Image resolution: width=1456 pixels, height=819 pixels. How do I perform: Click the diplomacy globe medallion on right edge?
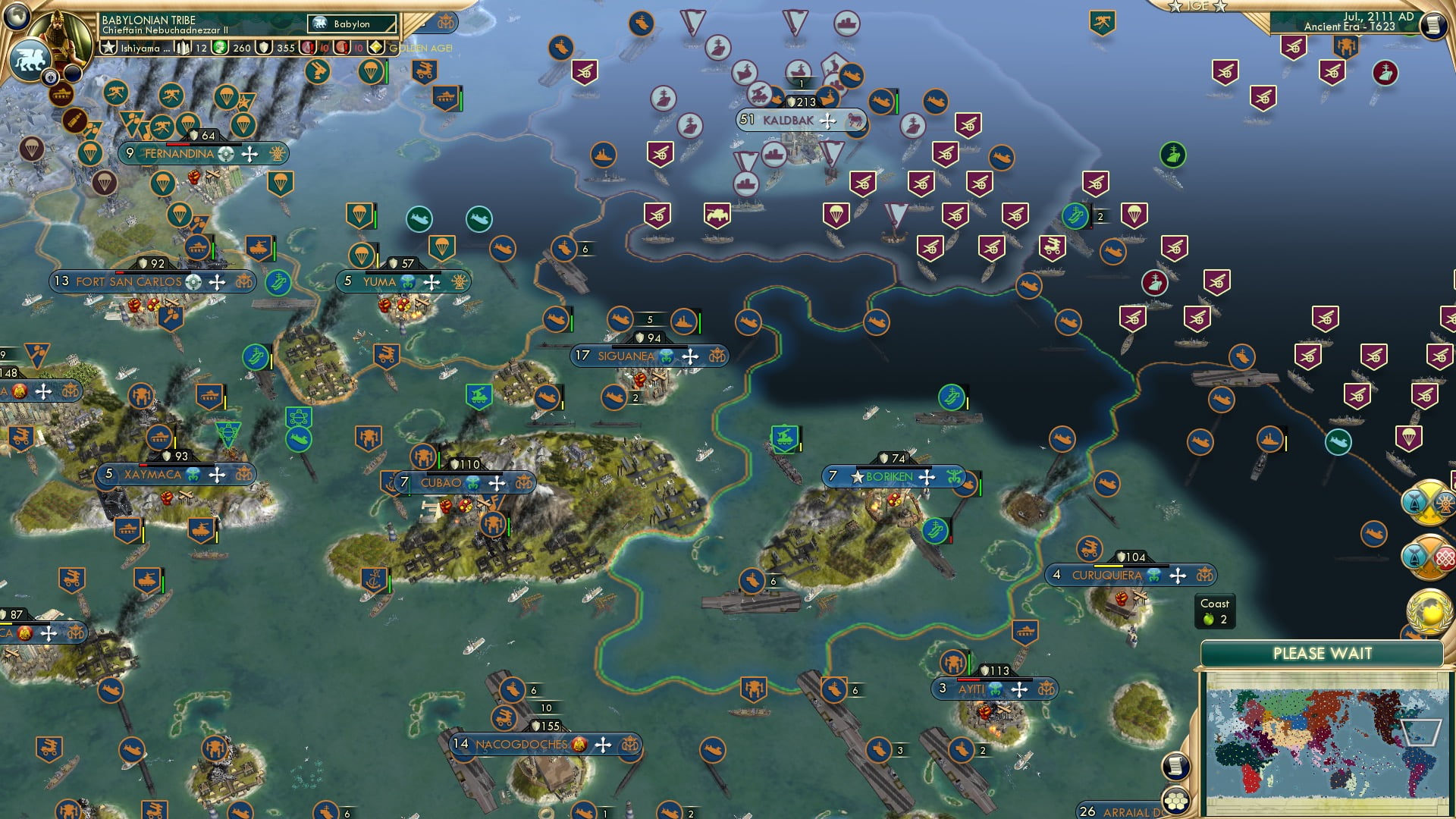pos(1429,611)
